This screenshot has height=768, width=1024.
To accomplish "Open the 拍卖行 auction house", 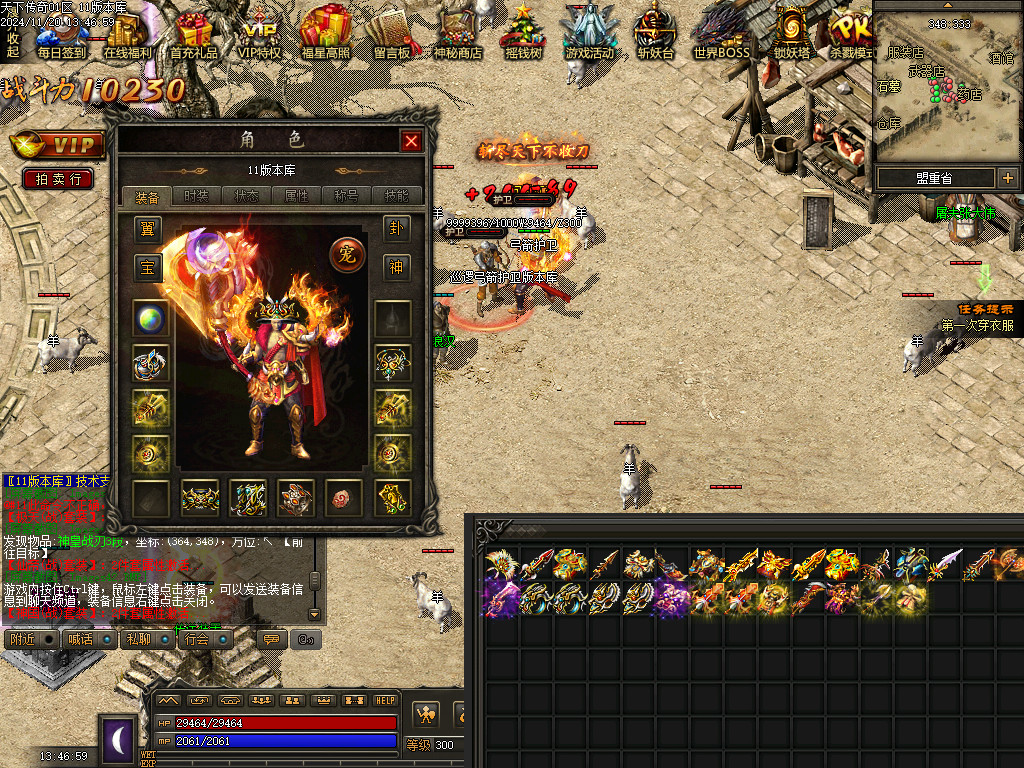I will coord(58,179).
